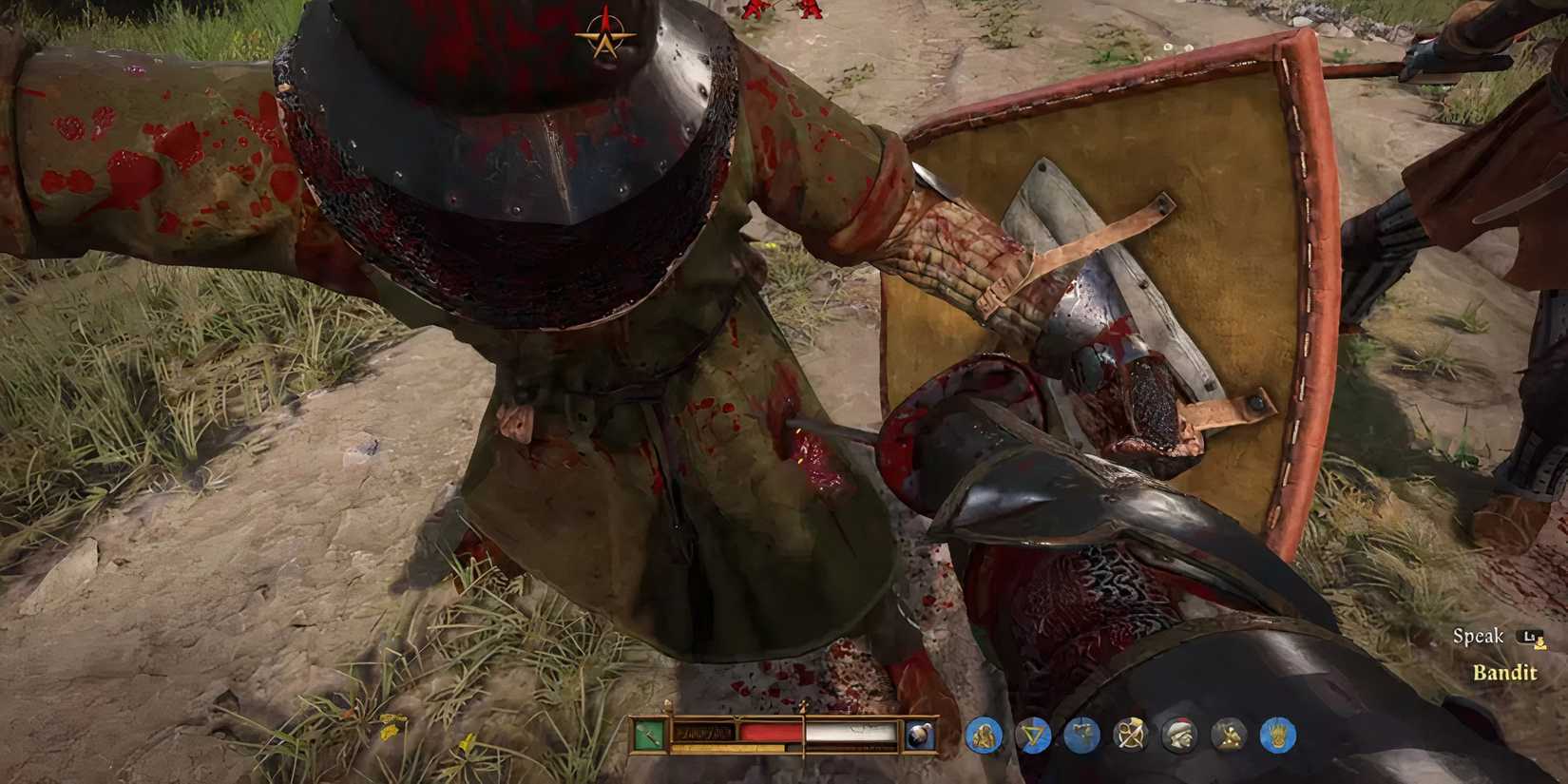The width and height of the screenshot is (1568, 784).
Task: Click the Bandit name label
Action: click(x=1506, y=671)
